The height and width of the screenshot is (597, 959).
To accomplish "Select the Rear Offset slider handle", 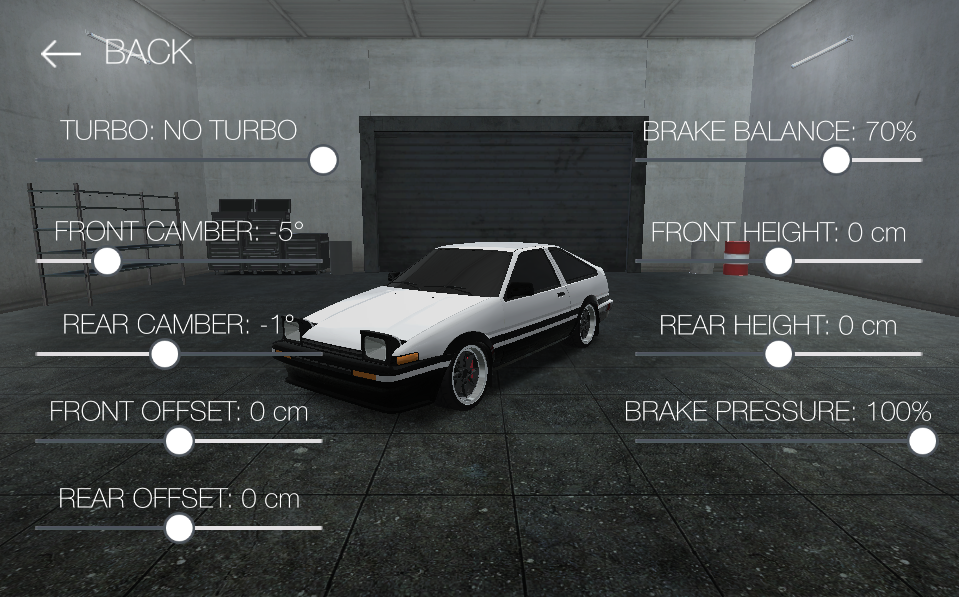I will 179,528.
